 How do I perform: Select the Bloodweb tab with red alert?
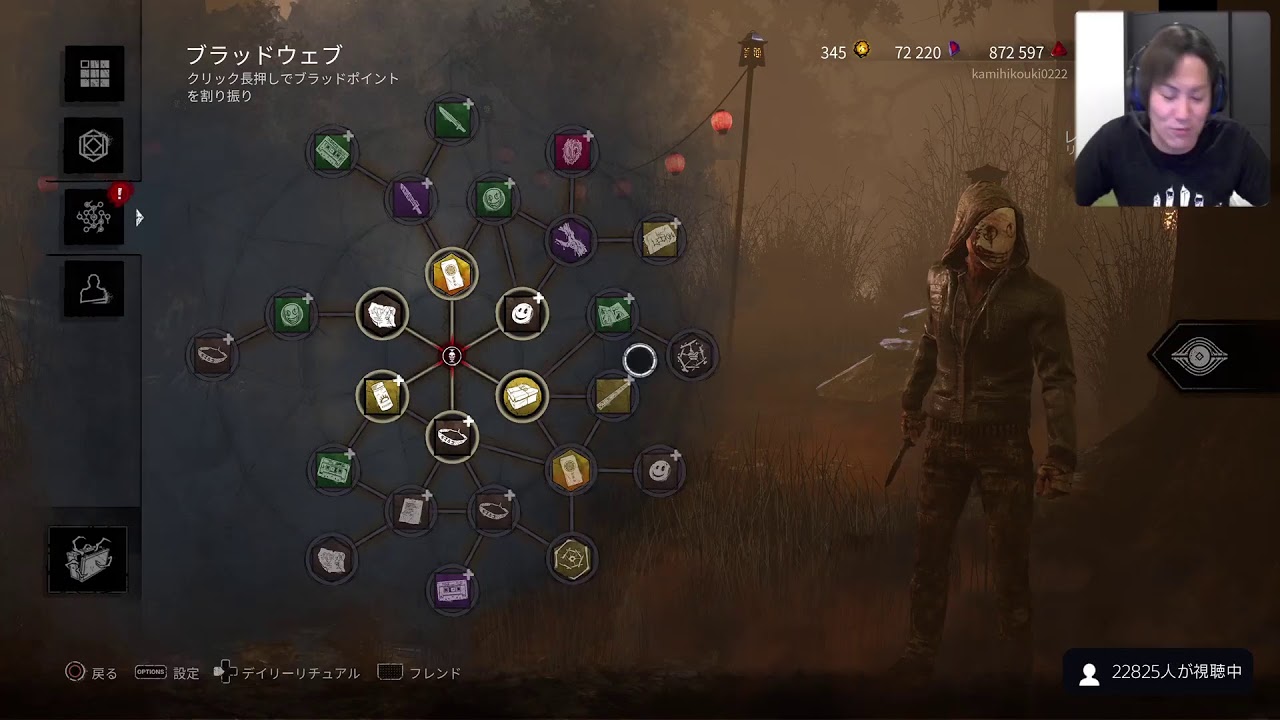(94, 217)
